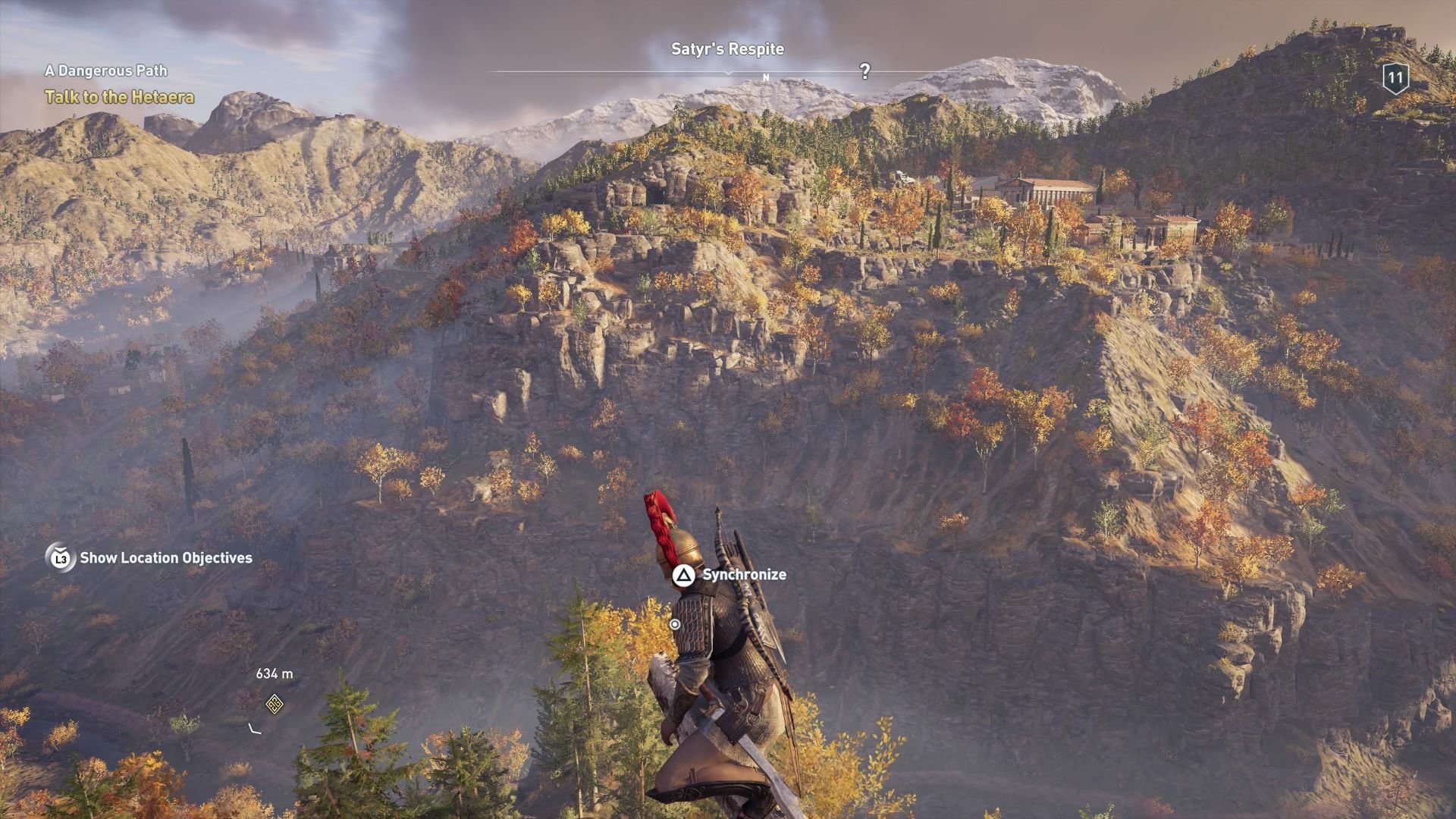Click the Show Location Objectives prompt
The height and width of the screenshot is (819, 1456).
click(167, 560)
